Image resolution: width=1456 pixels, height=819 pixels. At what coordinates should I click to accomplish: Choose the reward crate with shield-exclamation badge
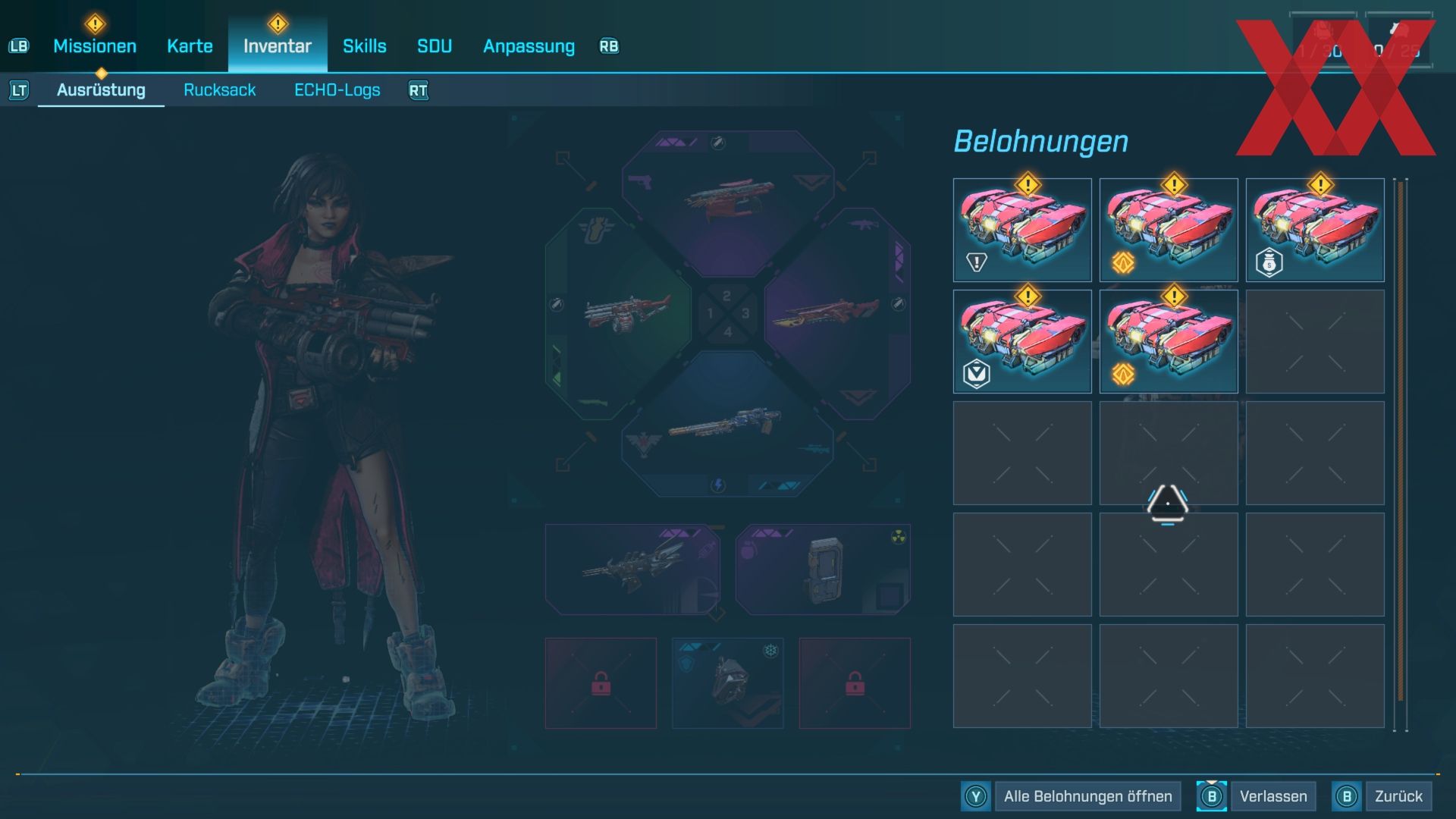coord(1021,230)
